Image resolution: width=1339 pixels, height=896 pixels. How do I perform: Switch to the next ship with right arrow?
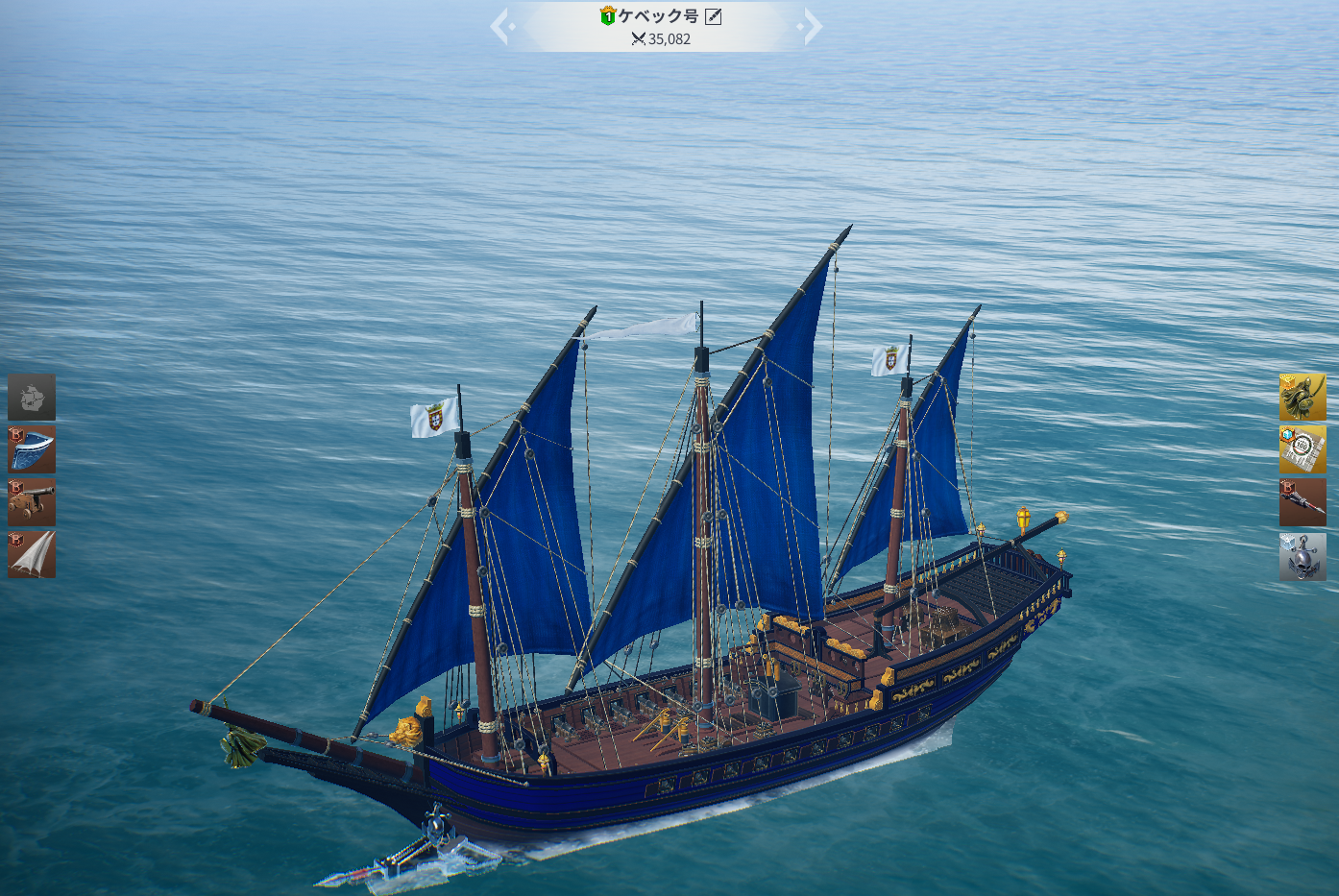[x=811, y=26]
